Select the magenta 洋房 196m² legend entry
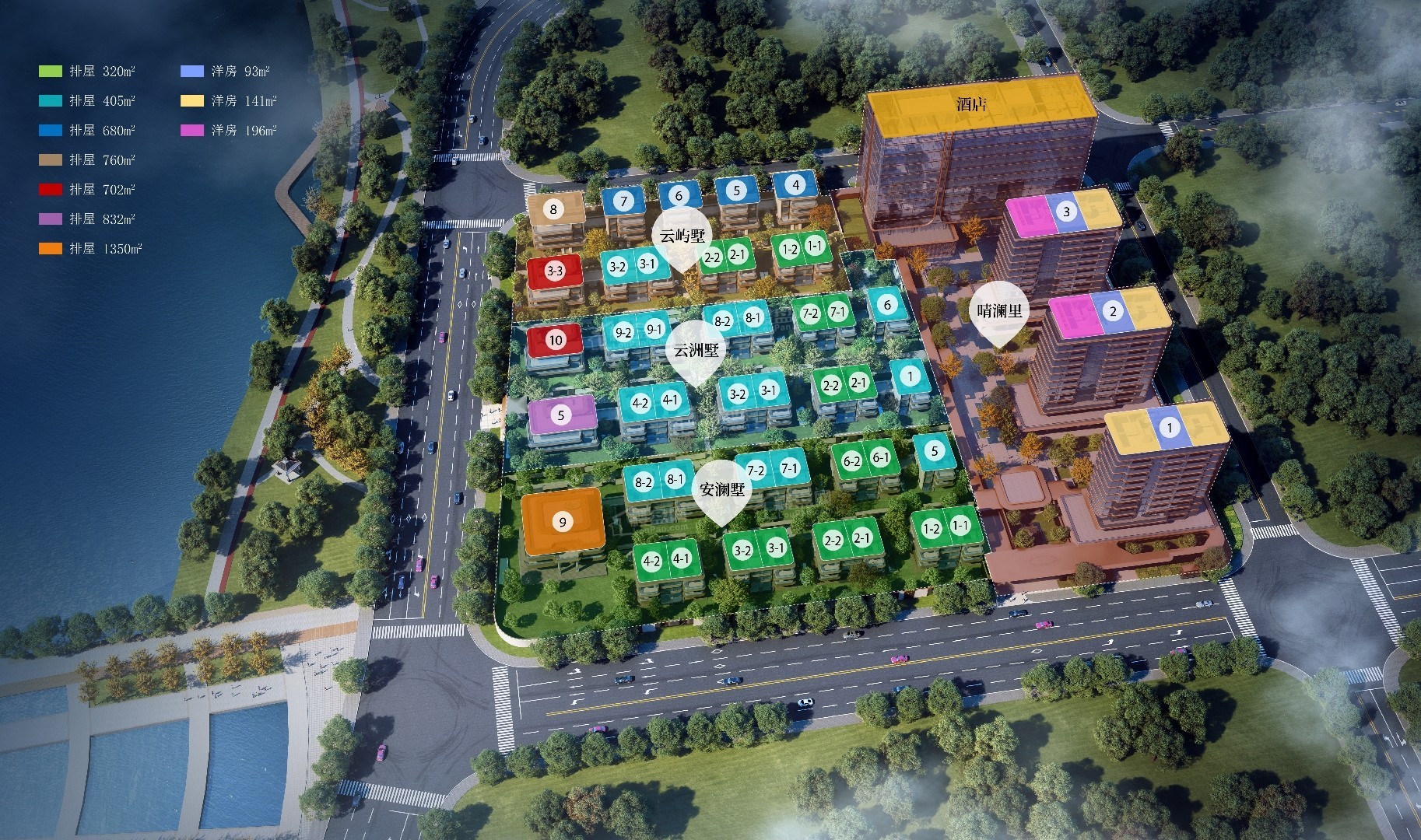The width and height of the screenshot is (1421, 840). pyautogui.click(x=229, y=131)
